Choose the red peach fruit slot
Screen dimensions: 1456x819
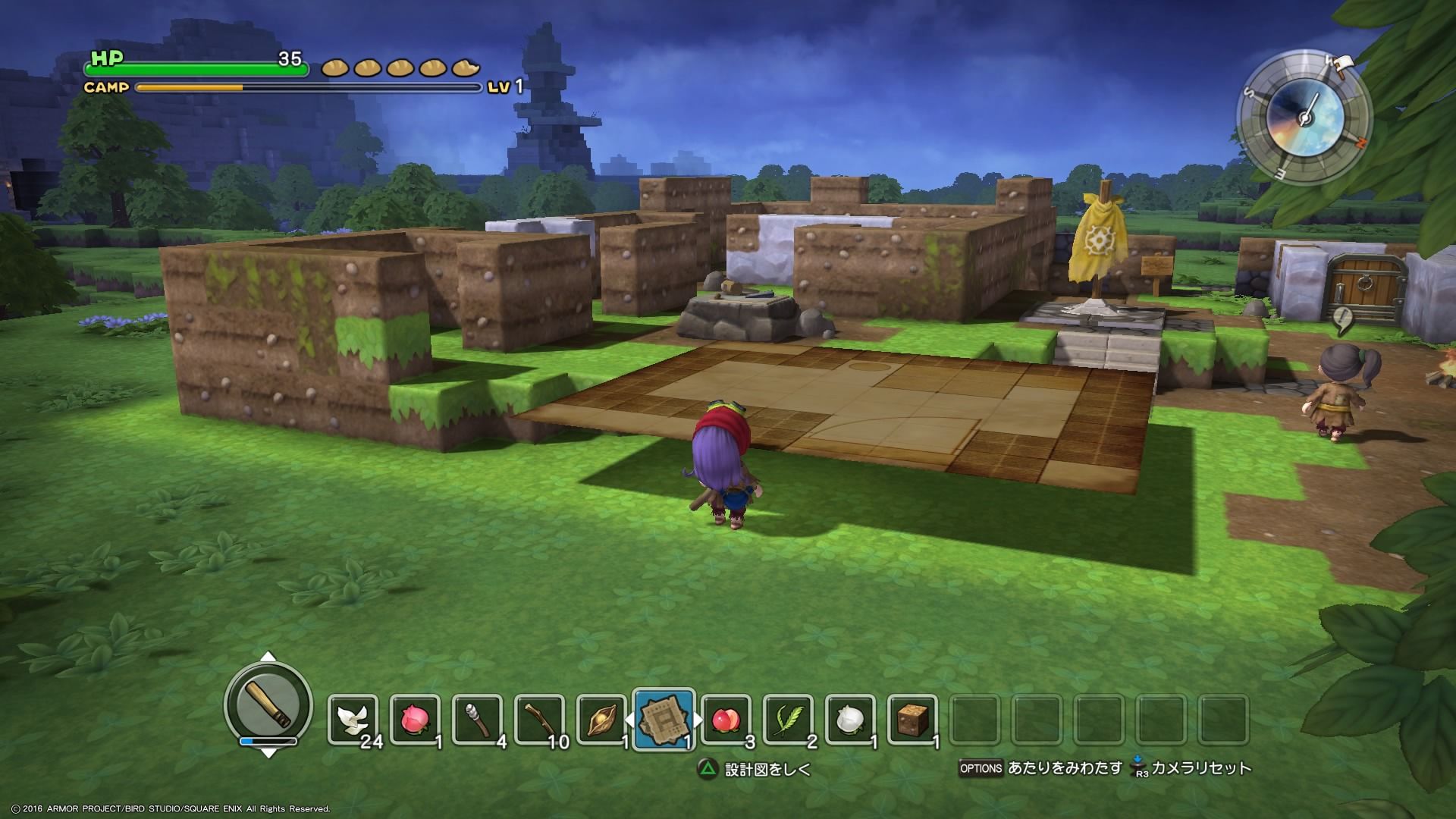coord(726,719)
